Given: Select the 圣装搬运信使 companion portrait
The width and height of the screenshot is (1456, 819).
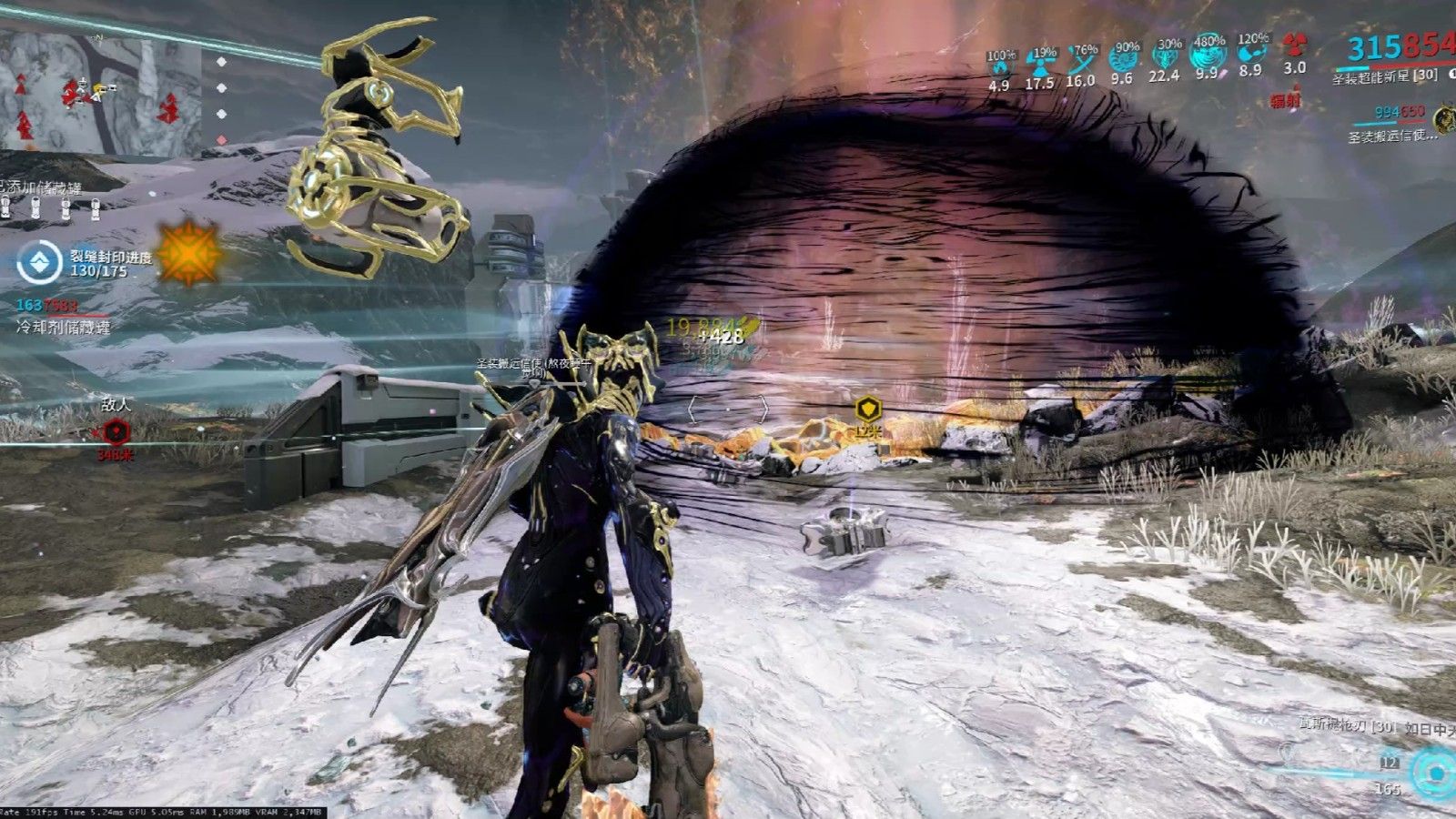Looking at the screenshot, I should click(1442, 118).
